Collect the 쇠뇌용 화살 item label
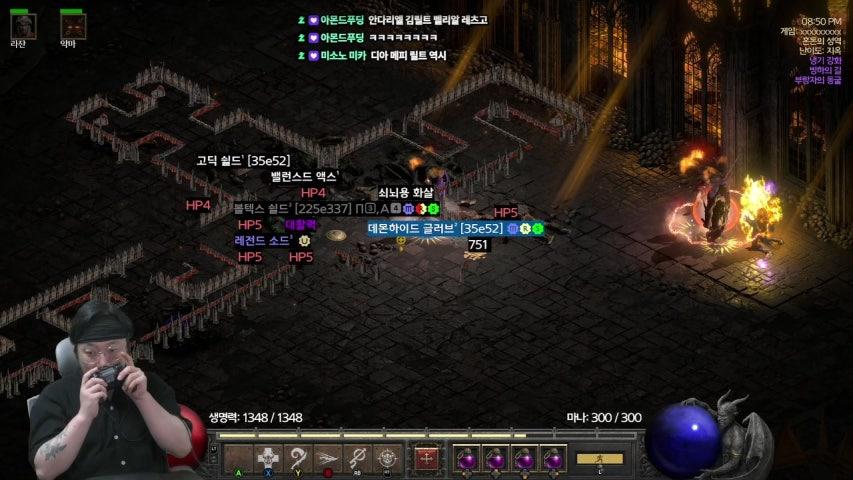 (x=406, y=193)
